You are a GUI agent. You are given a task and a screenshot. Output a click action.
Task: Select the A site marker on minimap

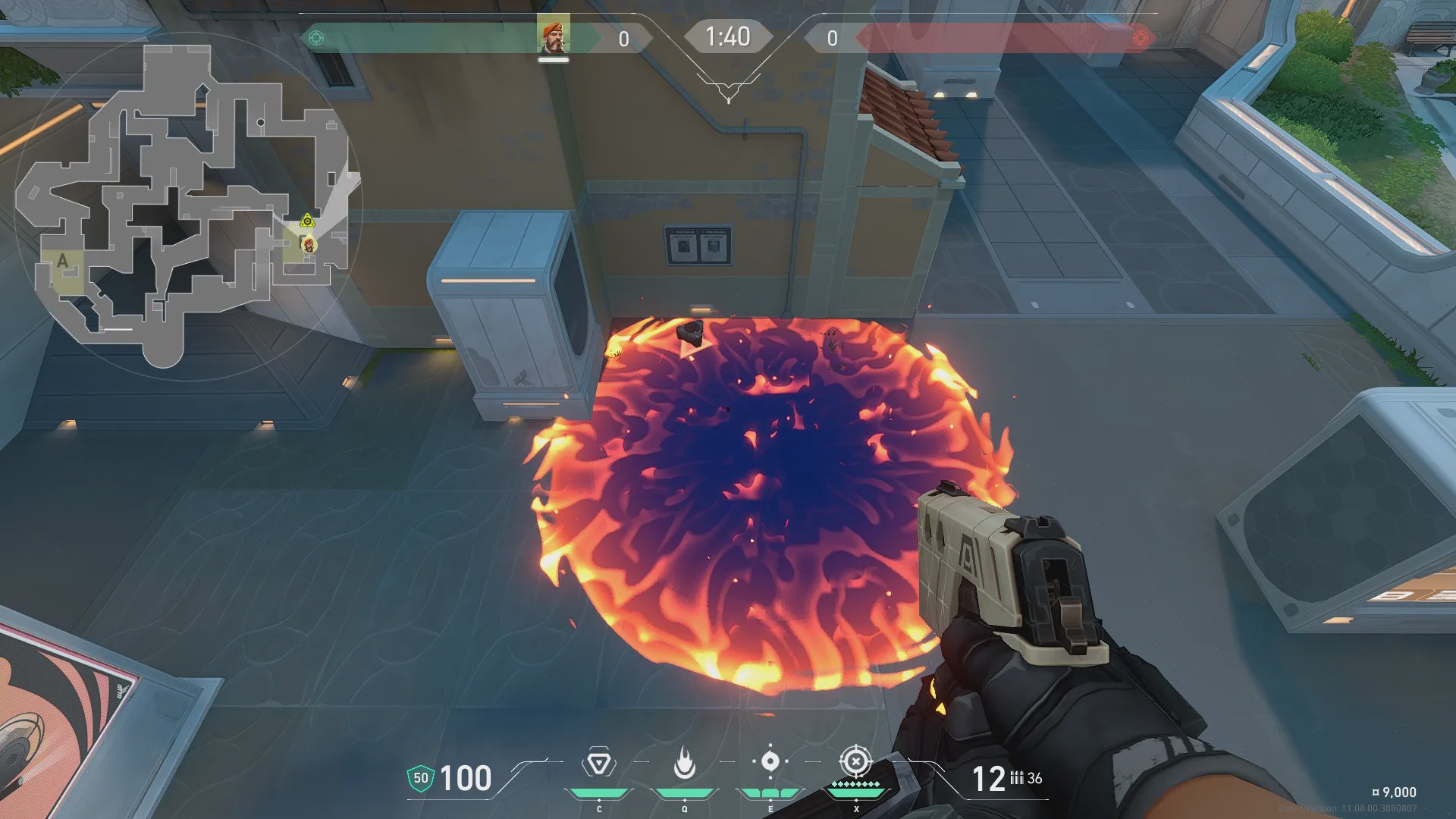point(62,262)
